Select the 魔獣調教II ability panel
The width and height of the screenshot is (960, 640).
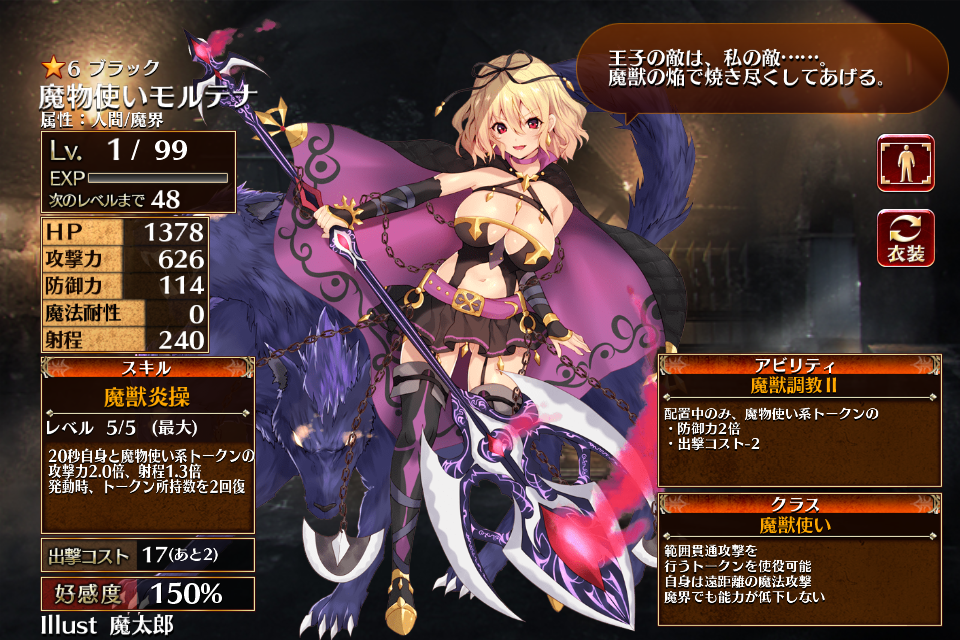pos(799,420)
